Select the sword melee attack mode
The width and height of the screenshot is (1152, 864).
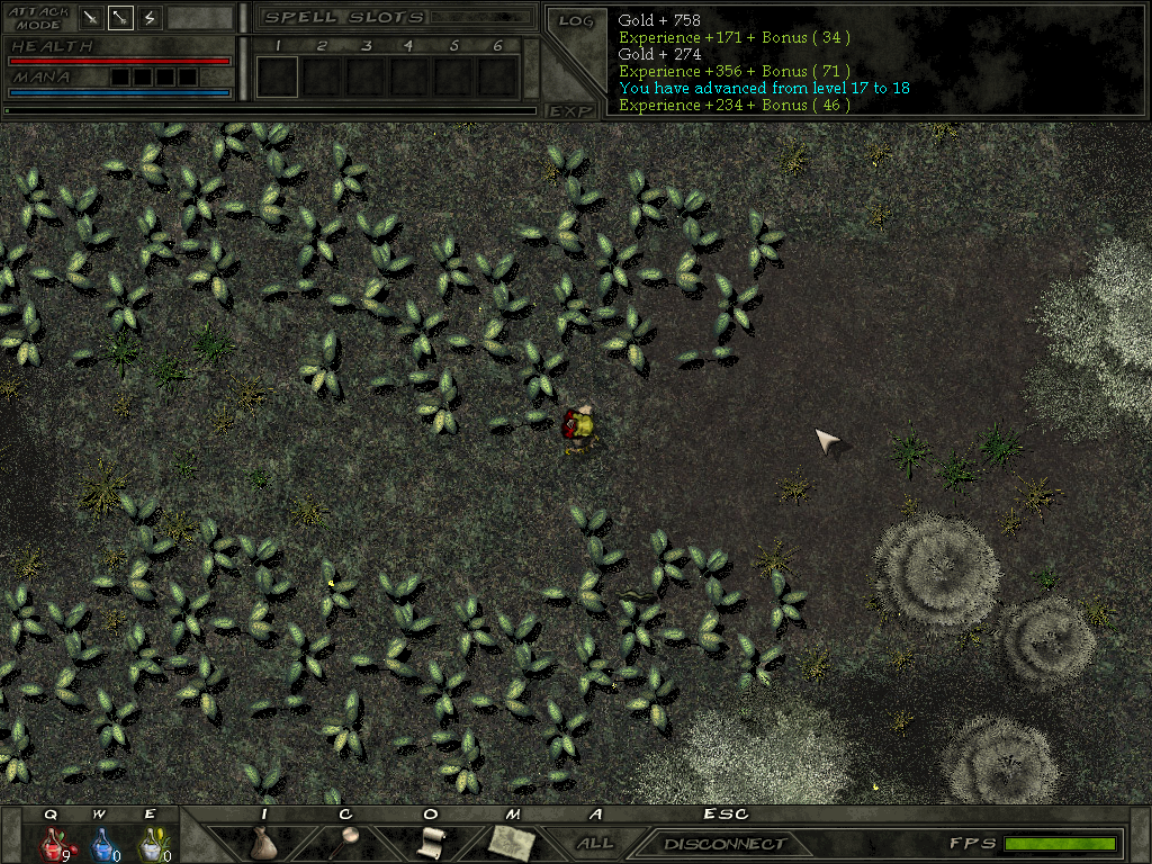click(x=91, y=18)
